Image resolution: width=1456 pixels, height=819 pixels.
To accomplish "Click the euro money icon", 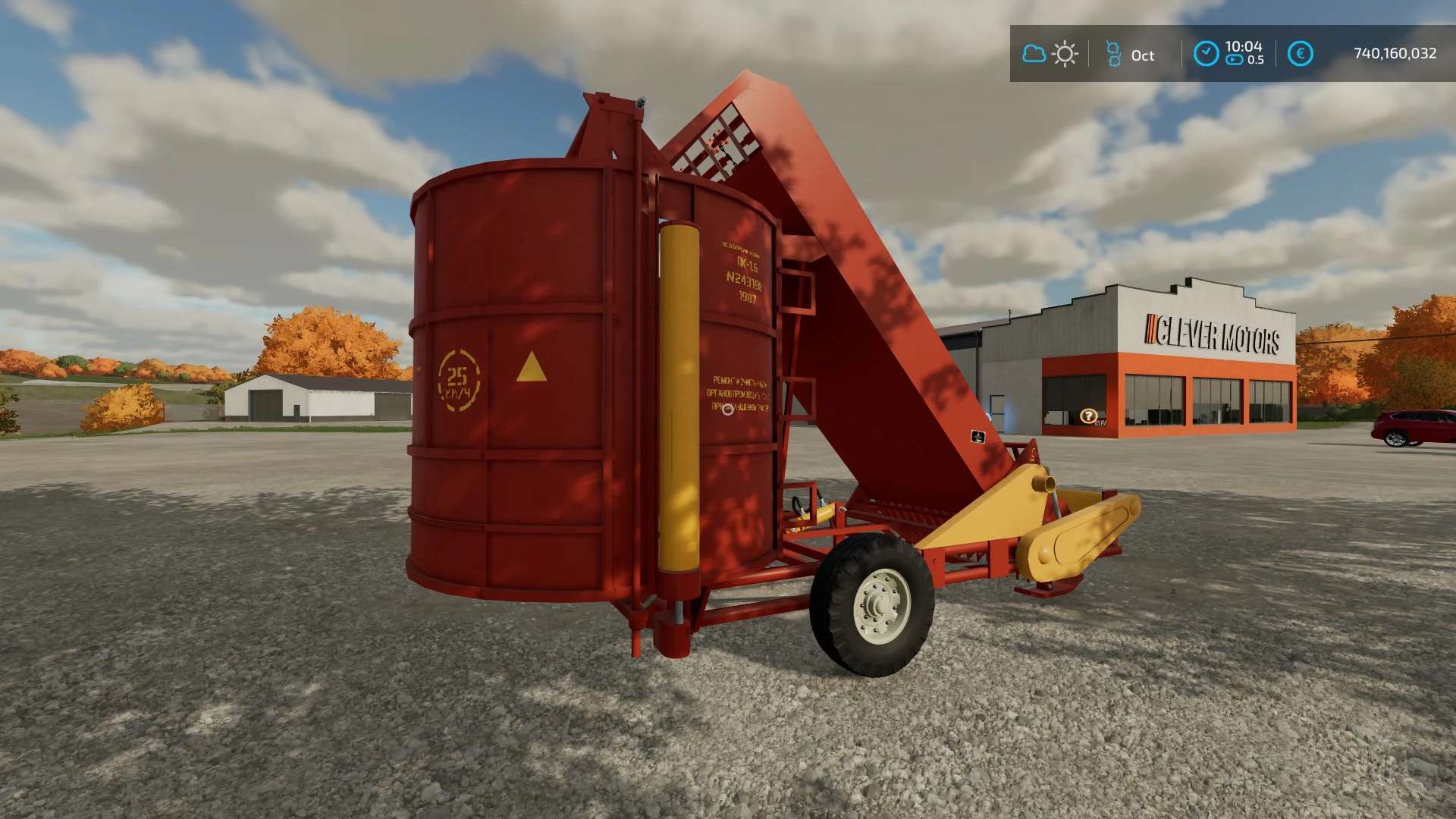I will pyautogui.click(x=1300, y=53).
